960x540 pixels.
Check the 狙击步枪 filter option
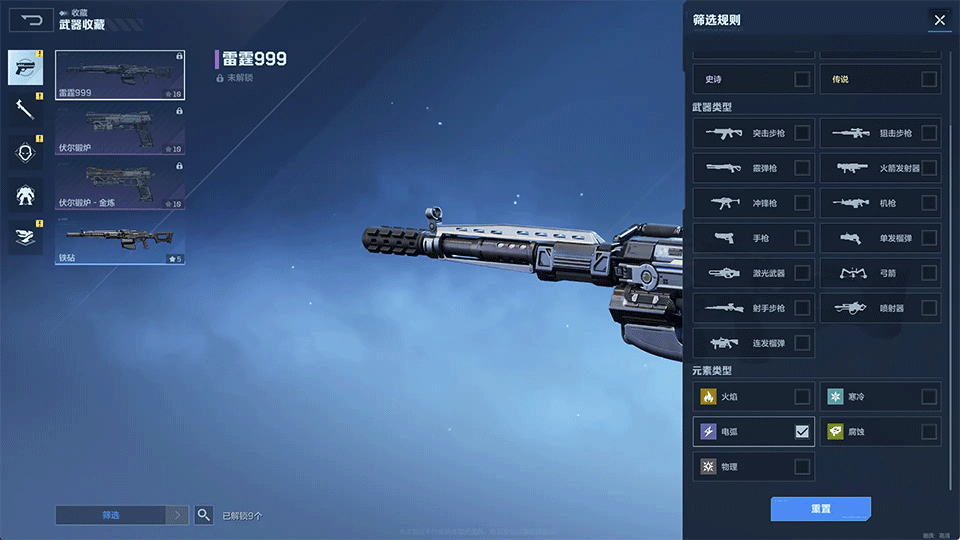point(929,133)
